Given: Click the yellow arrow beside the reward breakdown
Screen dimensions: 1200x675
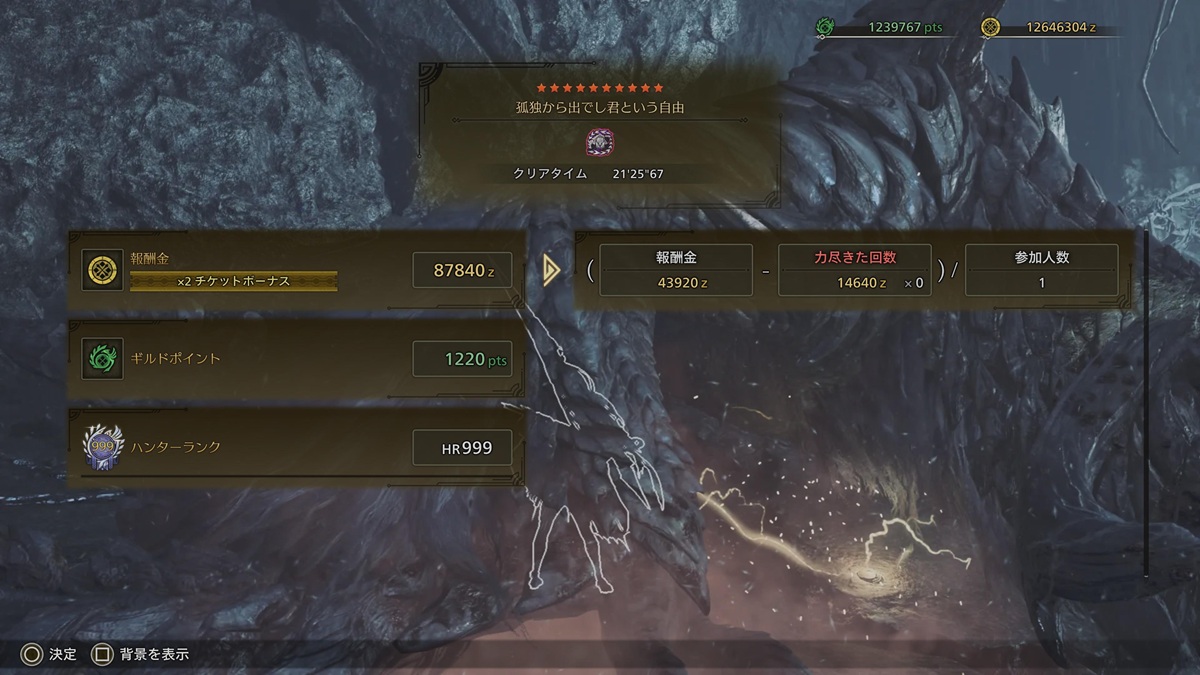Looking at the screenshot, I should pyautogui.click(x=550, y=270).
